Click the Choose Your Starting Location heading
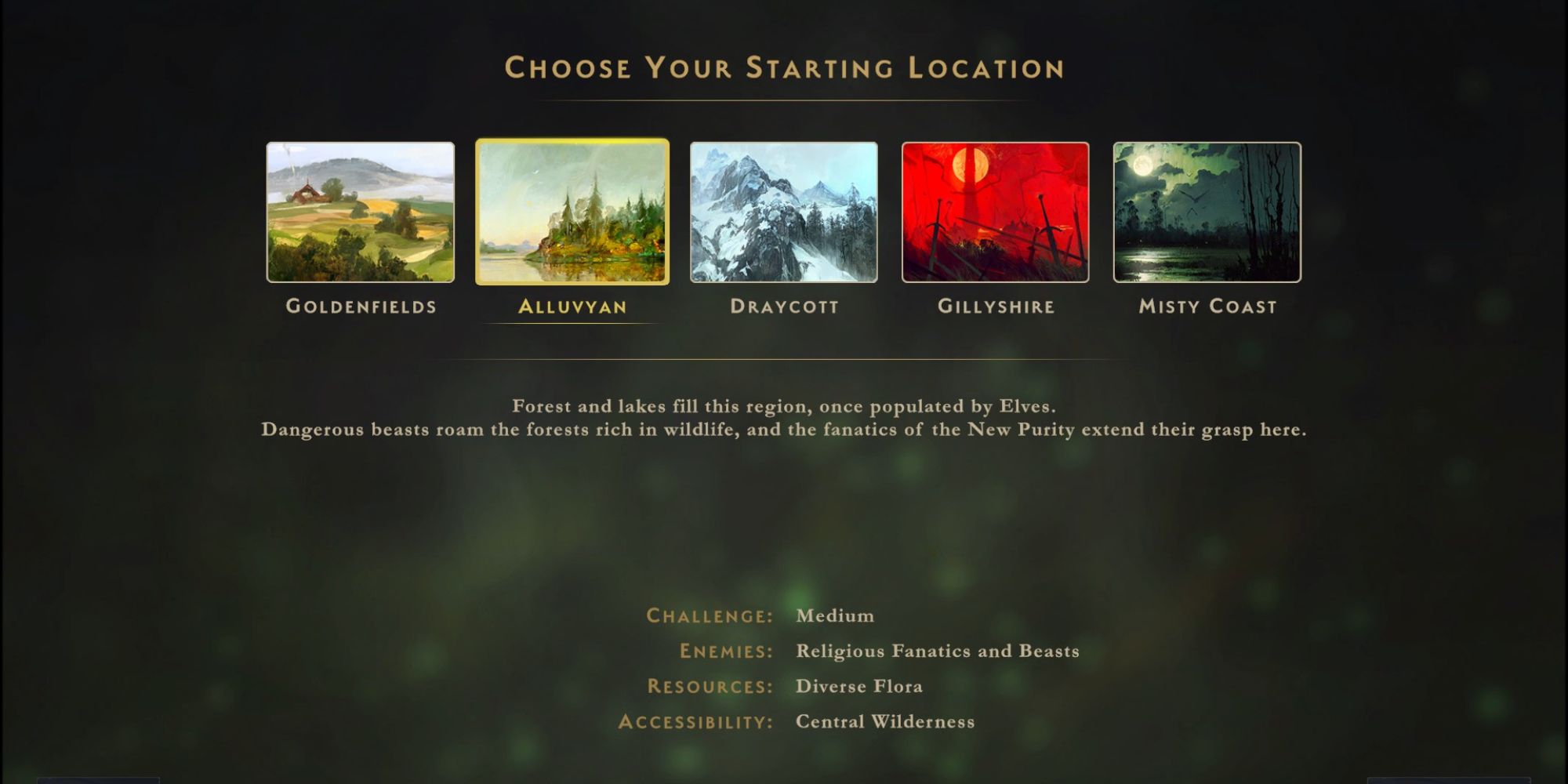1568x784 pixels. coord(784,68)
